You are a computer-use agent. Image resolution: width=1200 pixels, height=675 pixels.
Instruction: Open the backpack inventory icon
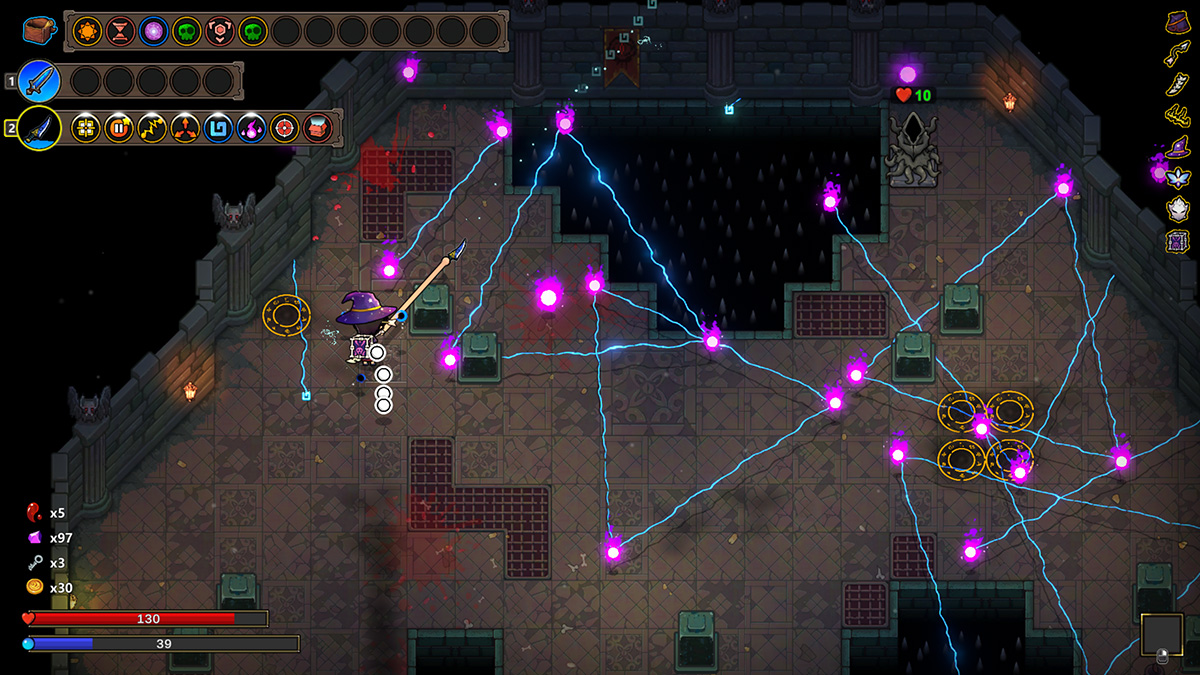coord(38,31)
